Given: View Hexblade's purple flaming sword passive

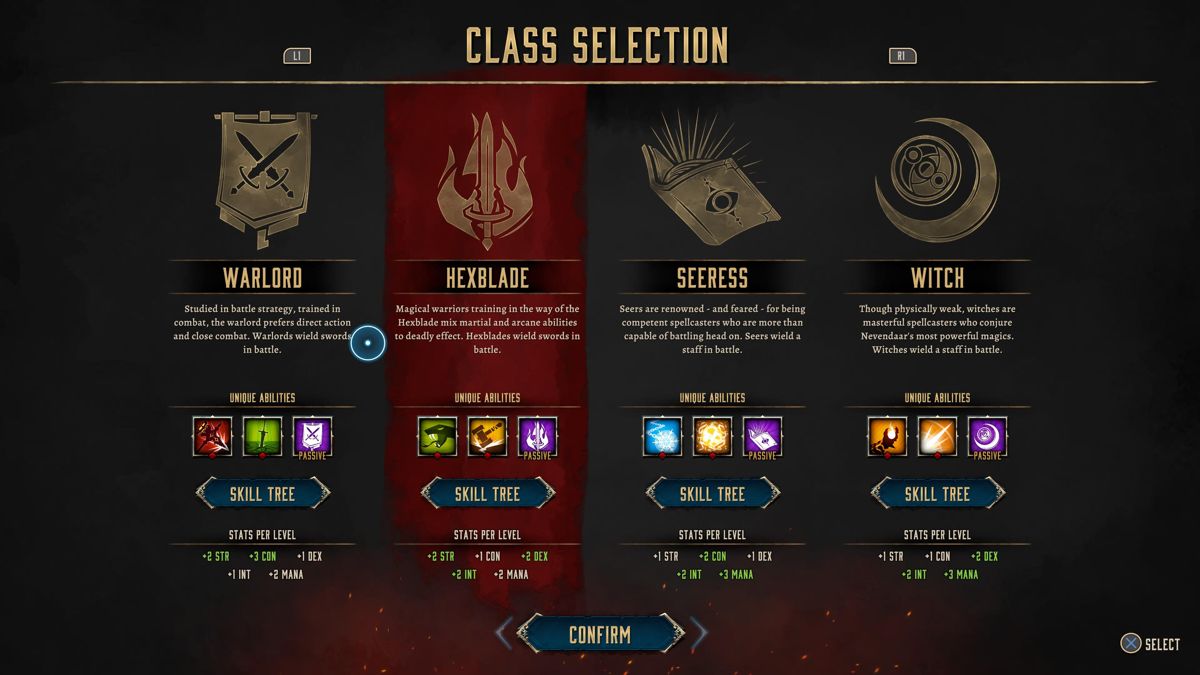Looking at the screenshot, I should [x=537, y=436].
